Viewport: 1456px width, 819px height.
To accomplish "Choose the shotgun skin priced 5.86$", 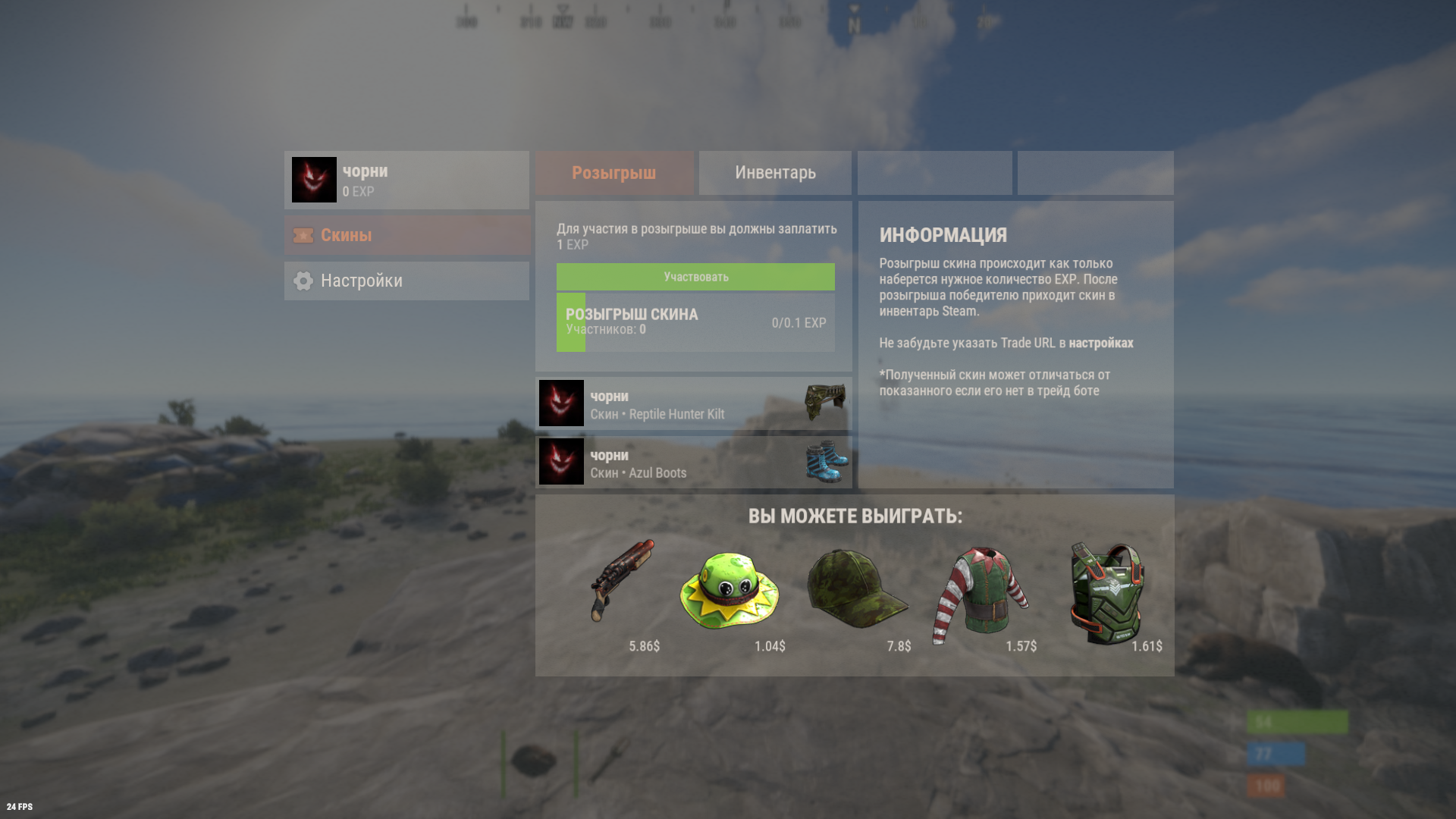I will click(x=622, y=582).
